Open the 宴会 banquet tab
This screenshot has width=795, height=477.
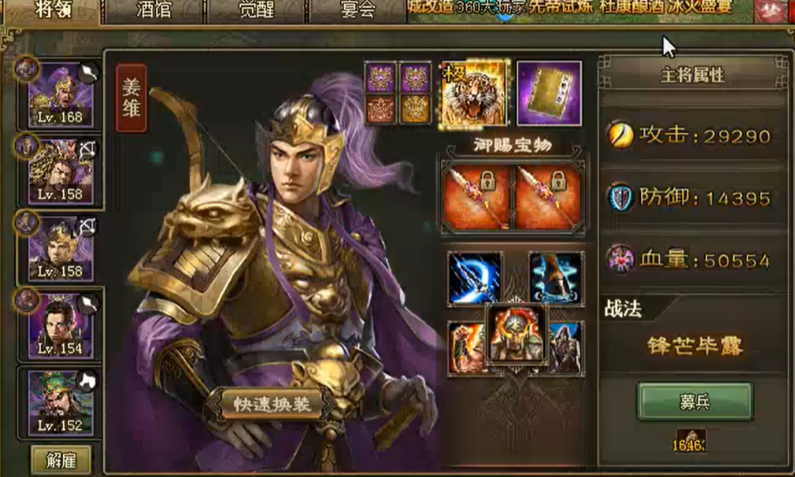(356, 10)
